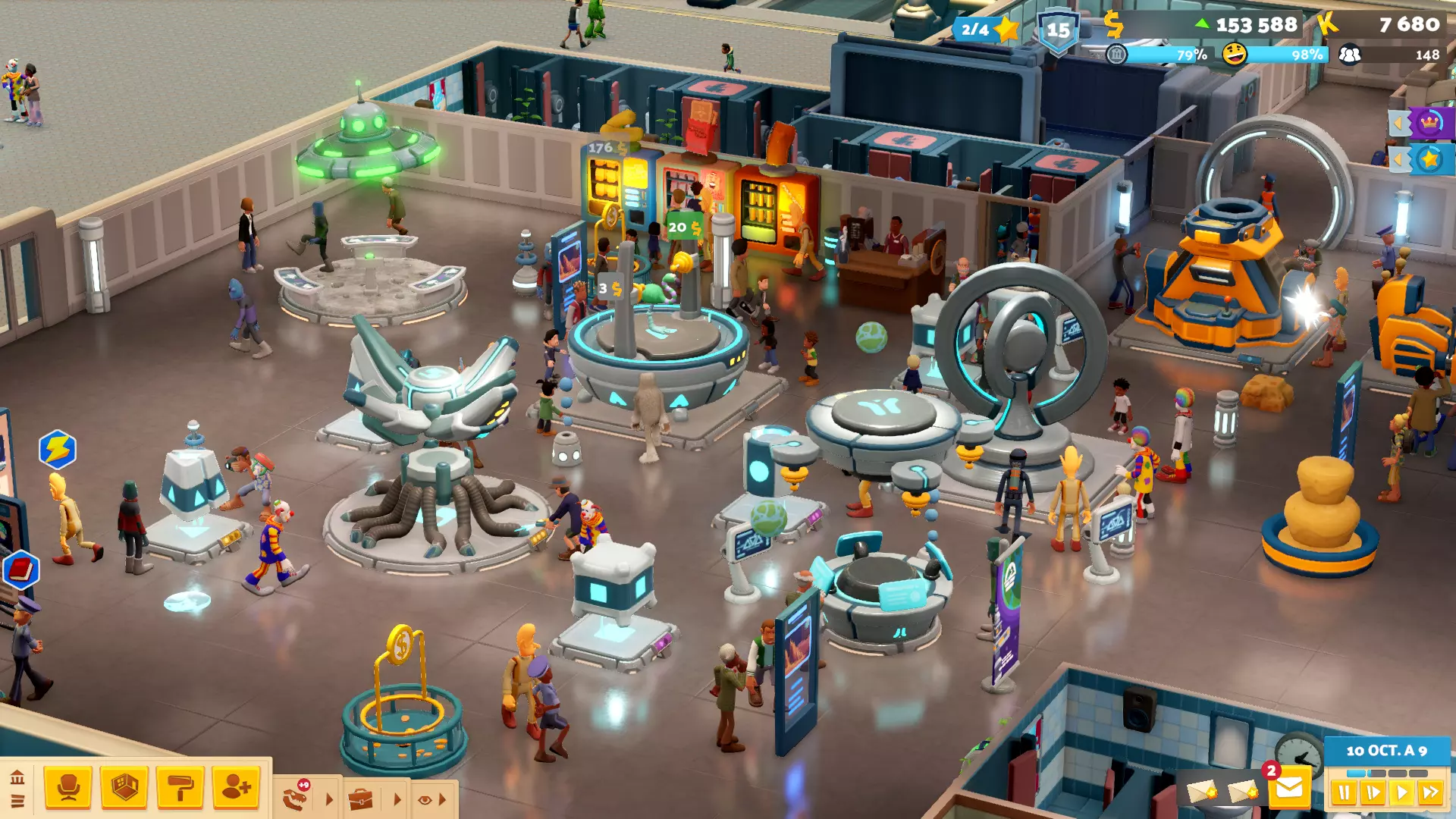Open the dinosaur skull exhibits panel

297,799
